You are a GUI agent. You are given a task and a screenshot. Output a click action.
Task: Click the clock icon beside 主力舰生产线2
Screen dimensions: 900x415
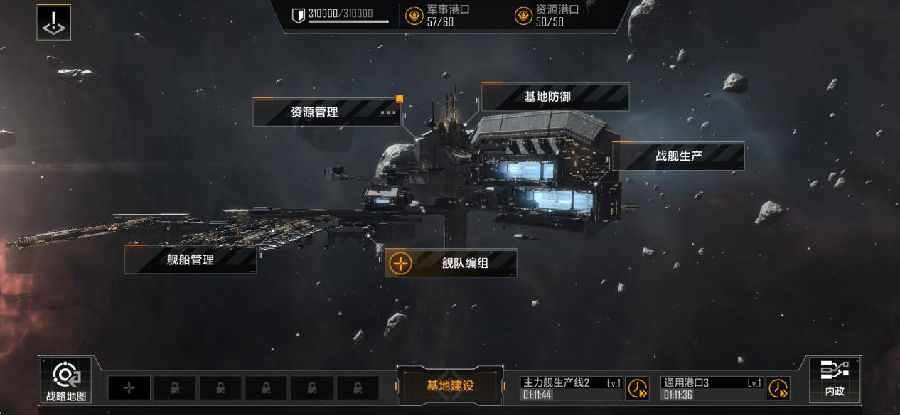635,389
